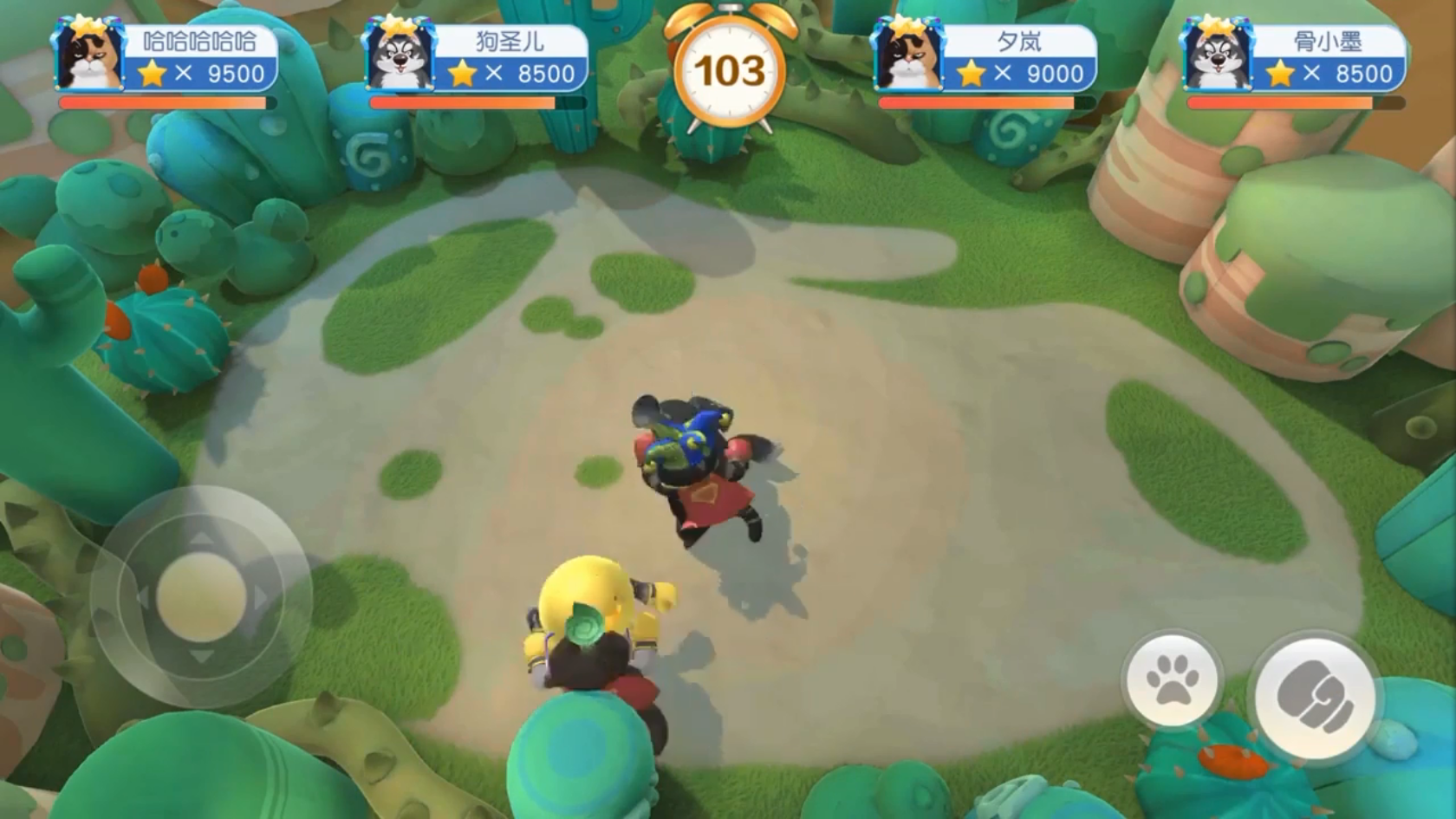Select player 哈哈哈哈哈 score card
This screenshot has width=1456, height=819.
click(x=166, y=59)
